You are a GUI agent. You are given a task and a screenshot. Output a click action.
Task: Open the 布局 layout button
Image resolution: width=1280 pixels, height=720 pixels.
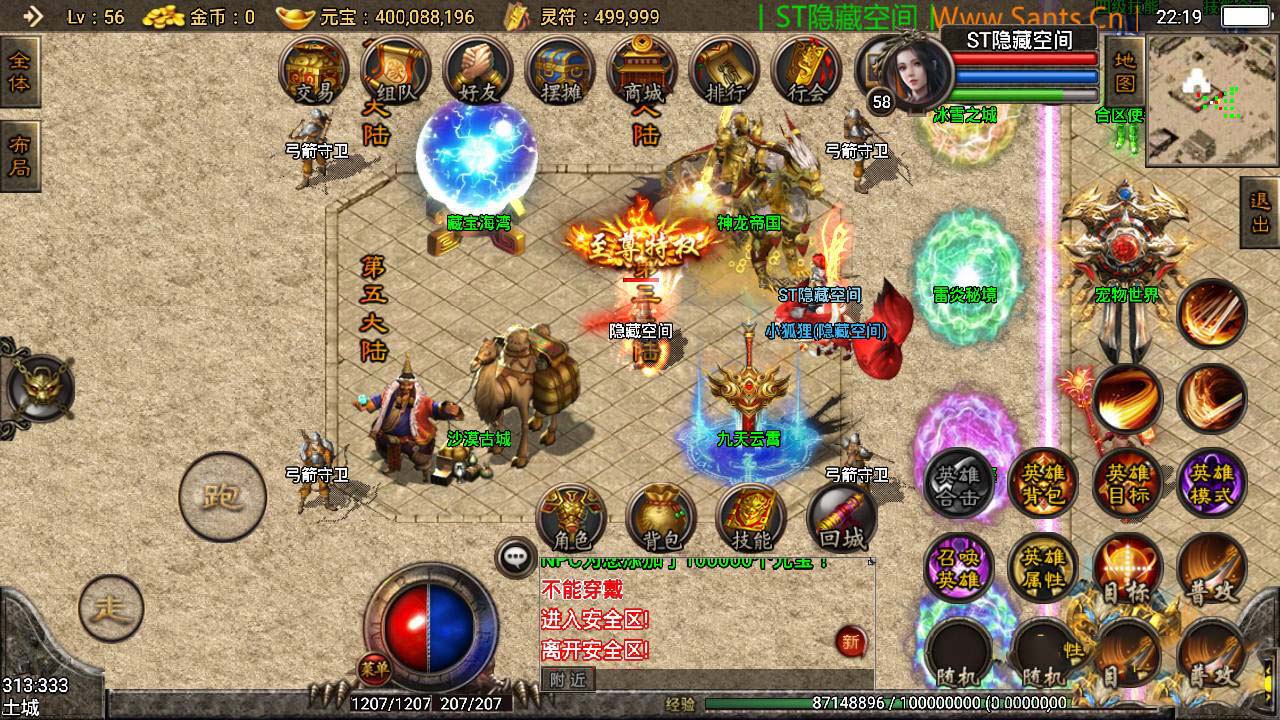point(19,156)
